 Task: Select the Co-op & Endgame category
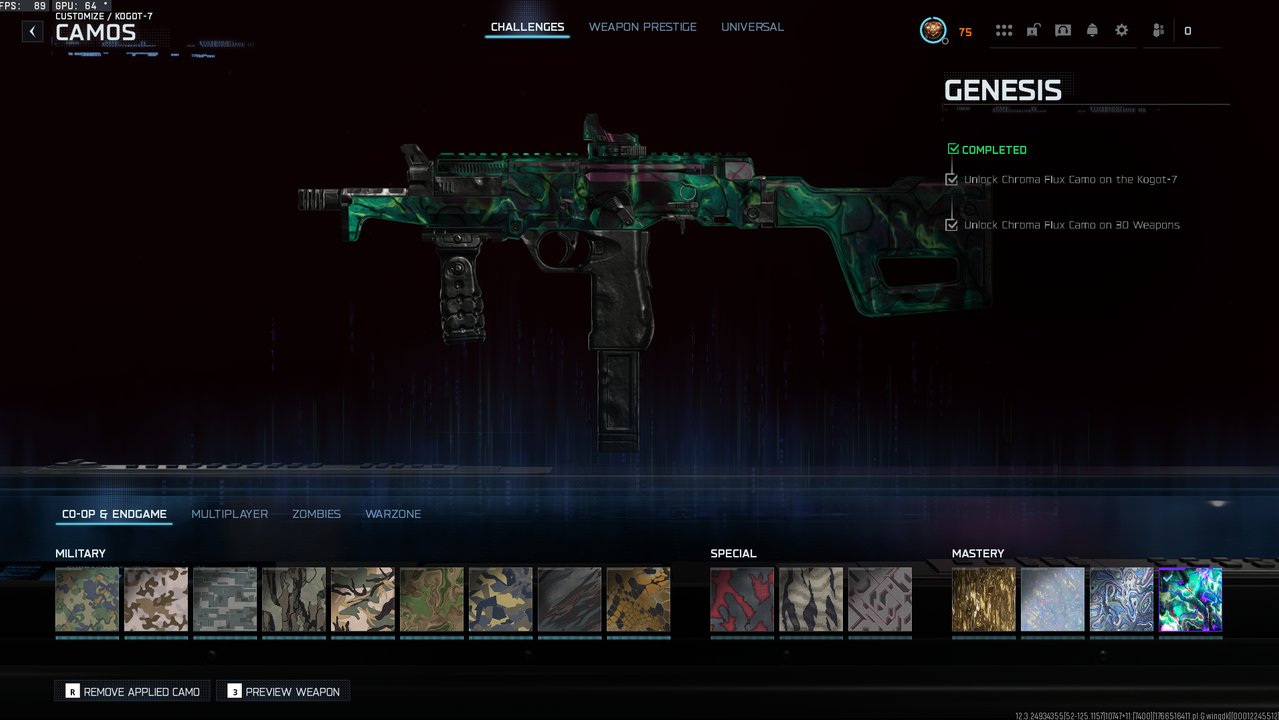click(114, 514)
